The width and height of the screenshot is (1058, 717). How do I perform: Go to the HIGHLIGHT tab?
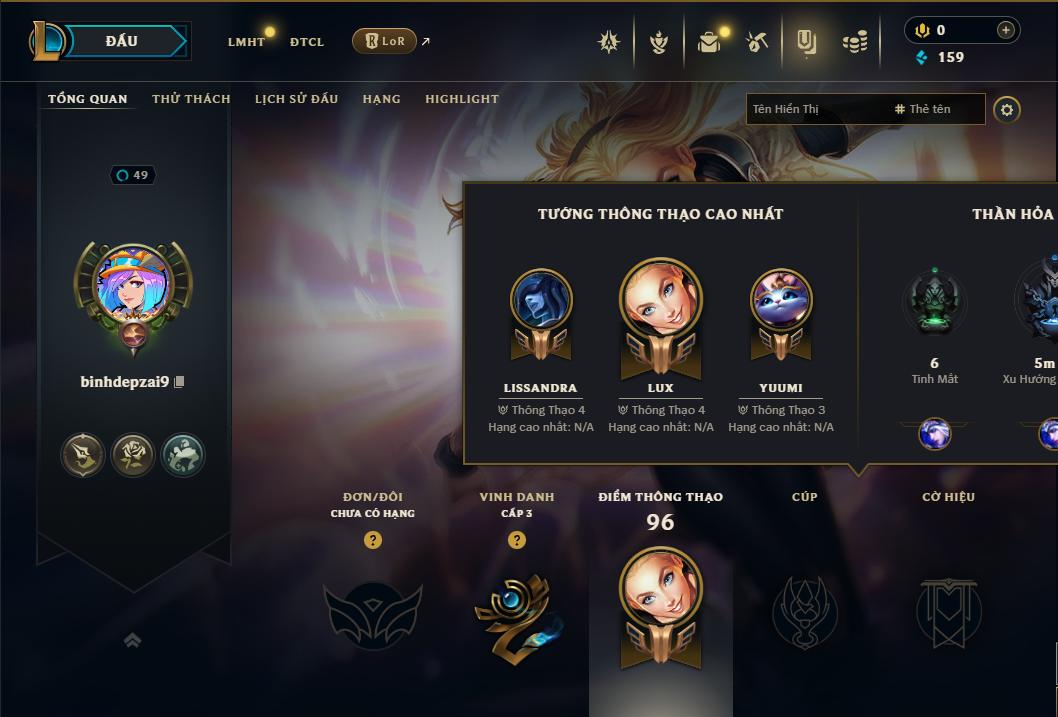coord(462,99)
